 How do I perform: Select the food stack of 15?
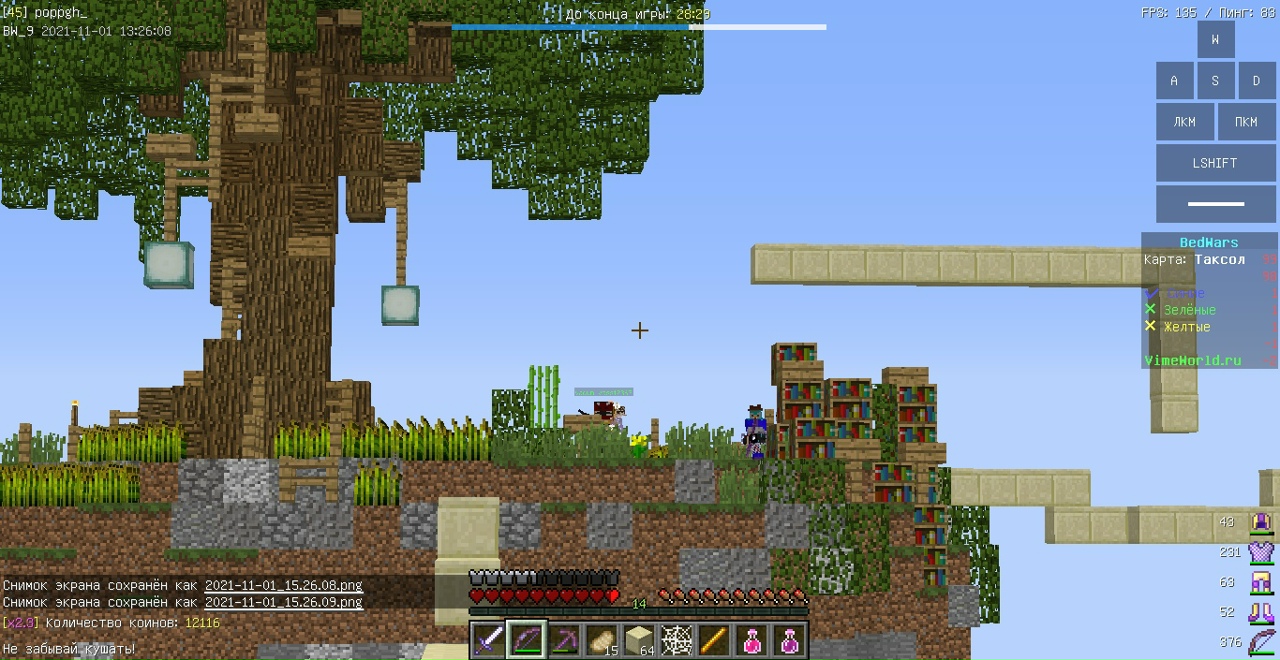point(602,639)
